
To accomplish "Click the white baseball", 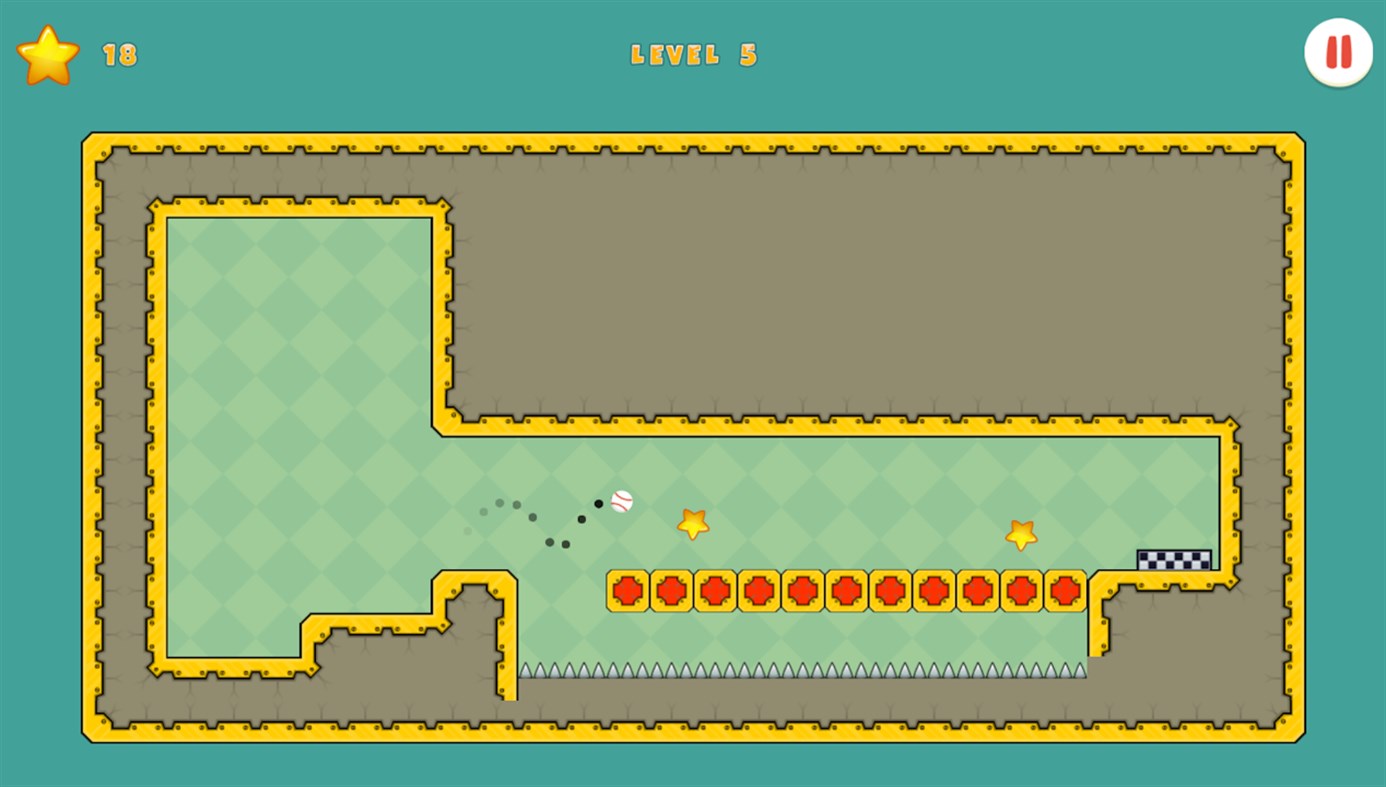I will coord(621,501).
